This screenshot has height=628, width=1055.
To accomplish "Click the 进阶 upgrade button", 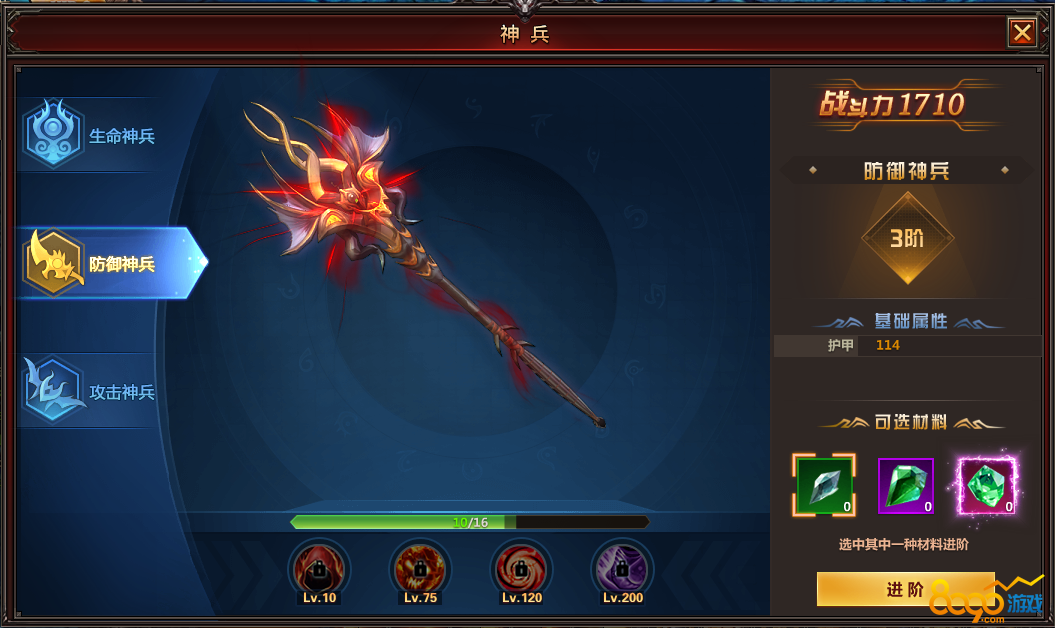I will click(x=904, y=589).
